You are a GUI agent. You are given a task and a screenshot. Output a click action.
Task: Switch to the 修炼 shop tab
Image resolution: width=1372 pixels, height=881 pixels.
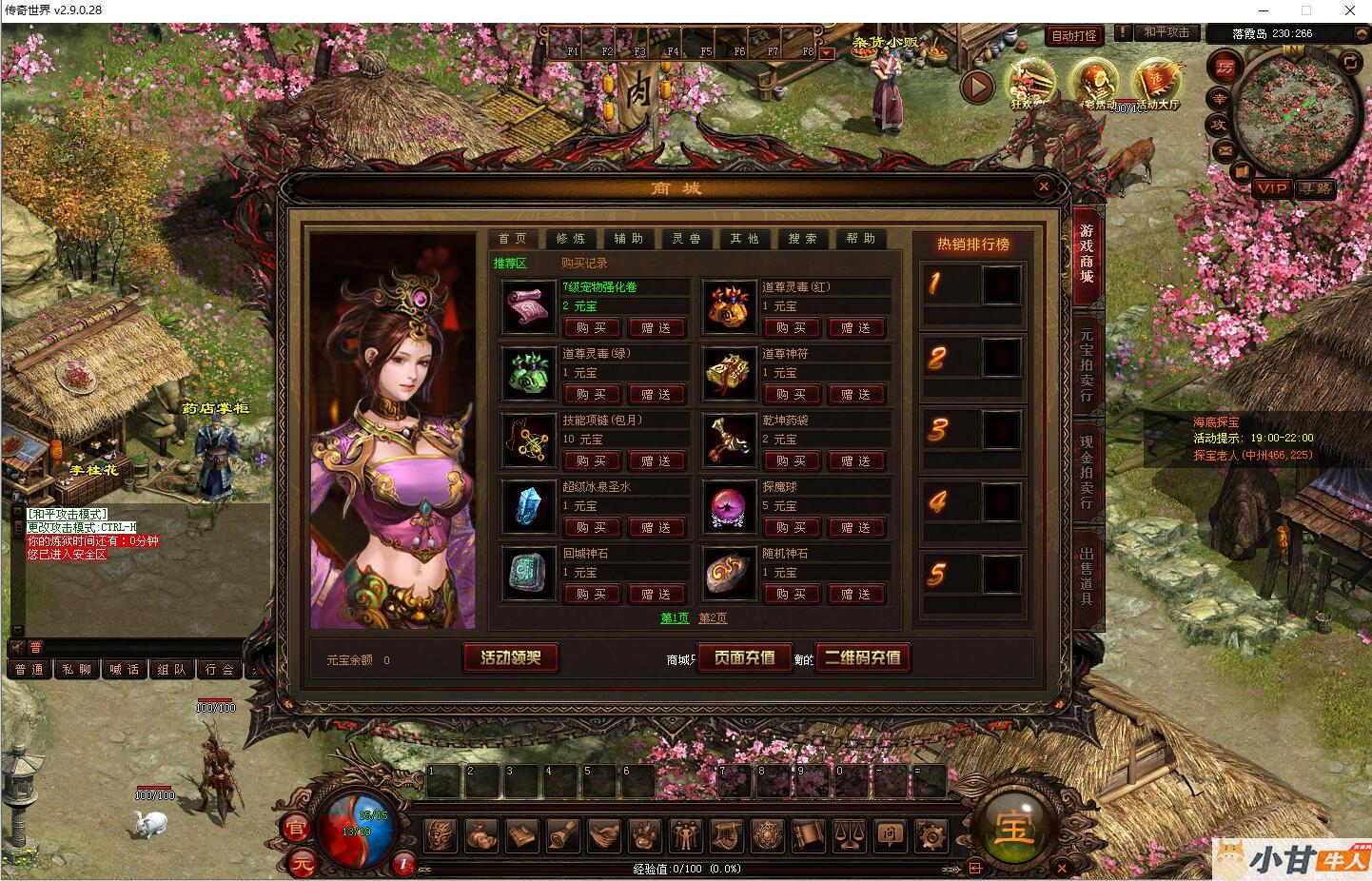[x=571, y=239]
